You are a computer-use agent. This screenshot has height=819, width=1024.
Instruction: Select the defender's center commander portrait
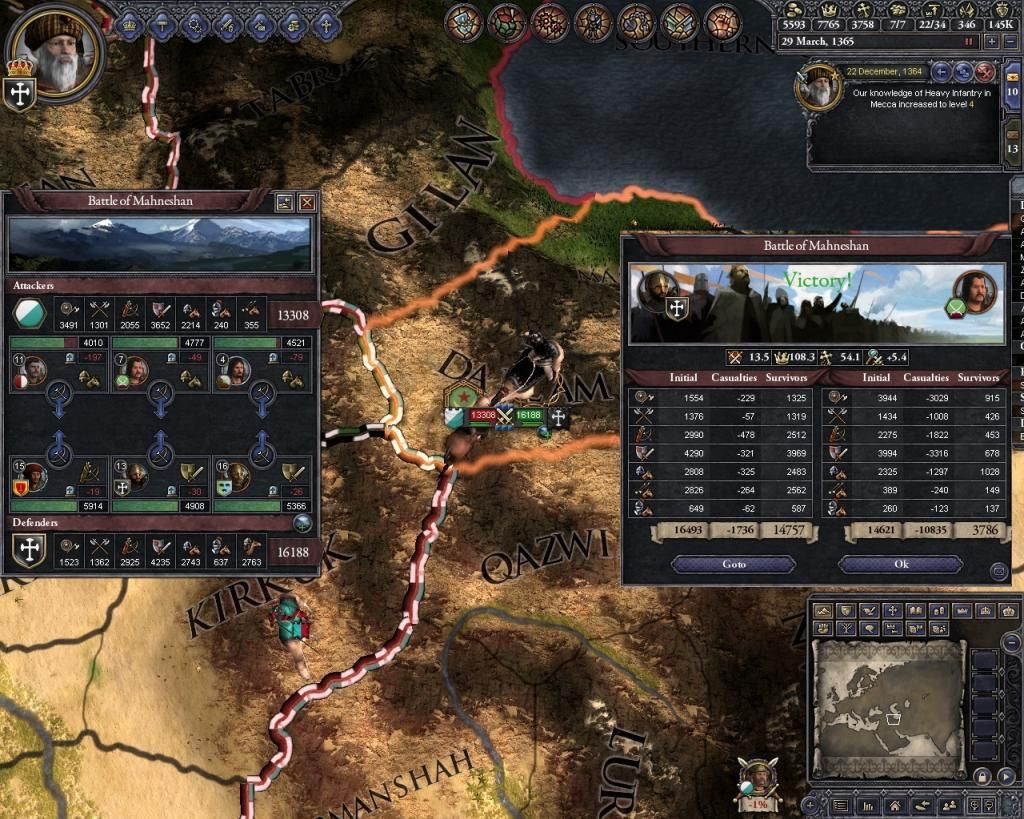pos(135,476)
